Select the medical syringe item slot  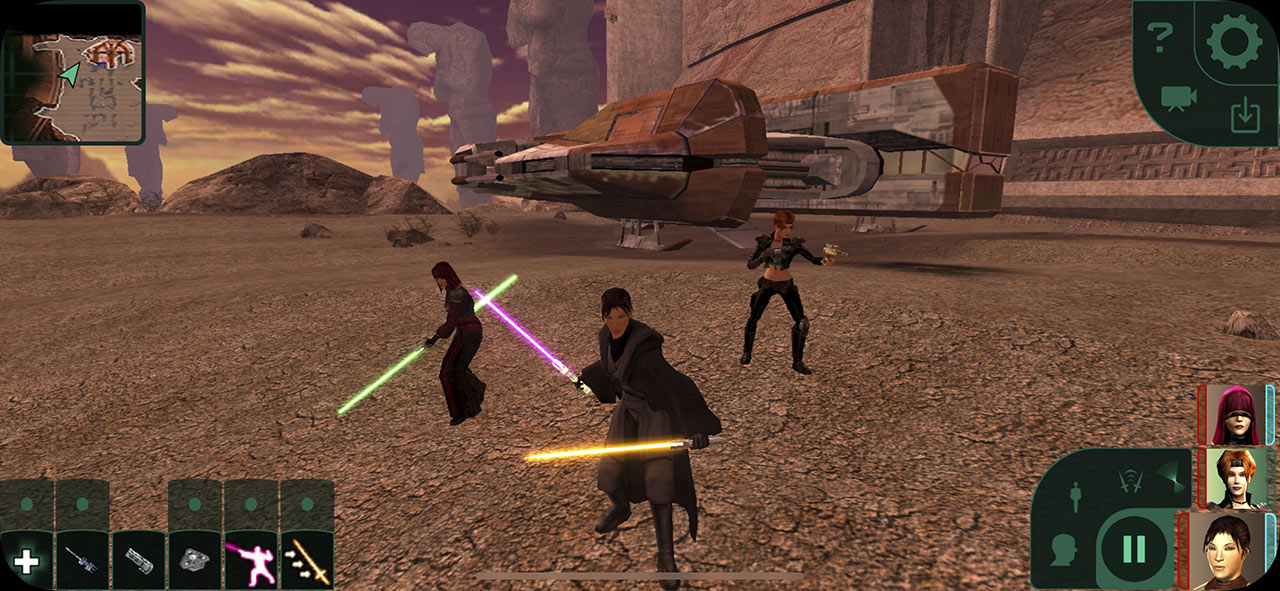tap(82, 561)
